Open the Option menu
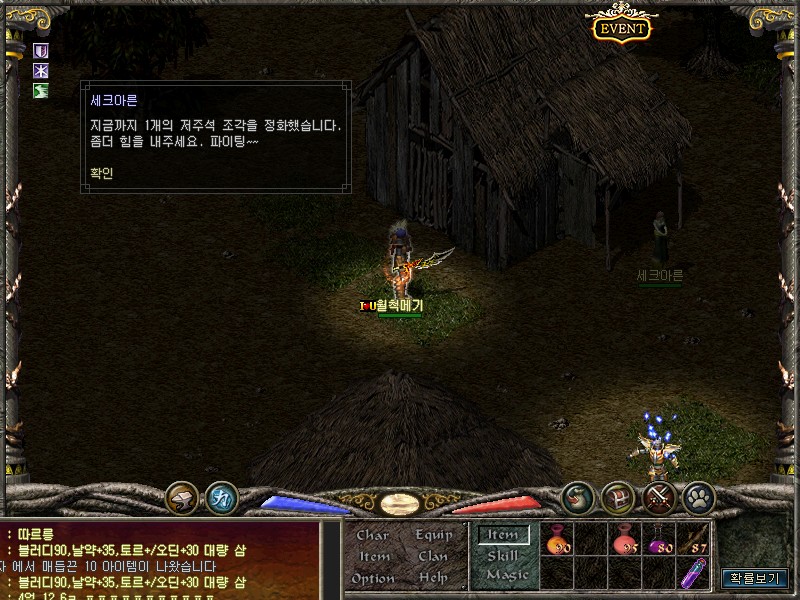 click(x=372, y=578)
